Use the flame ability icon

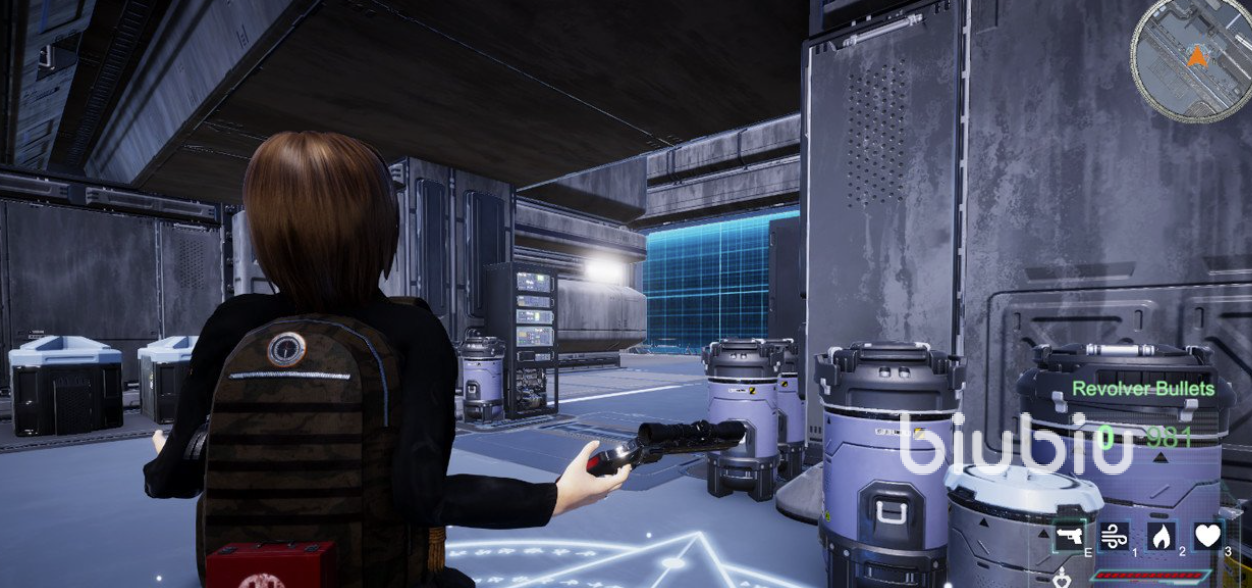click(x=1160, y=536)
